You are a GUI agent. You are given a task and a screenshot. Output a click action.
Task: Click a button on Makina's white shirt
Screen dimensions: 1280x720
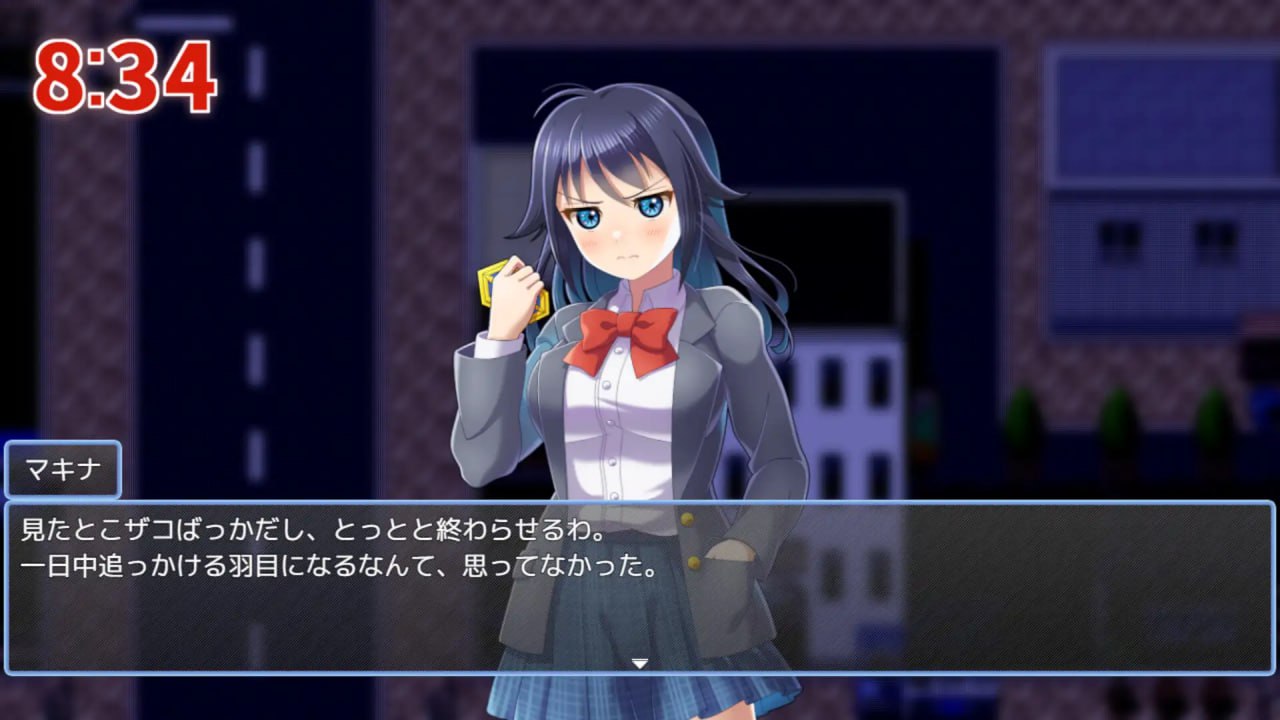[608, 385]
